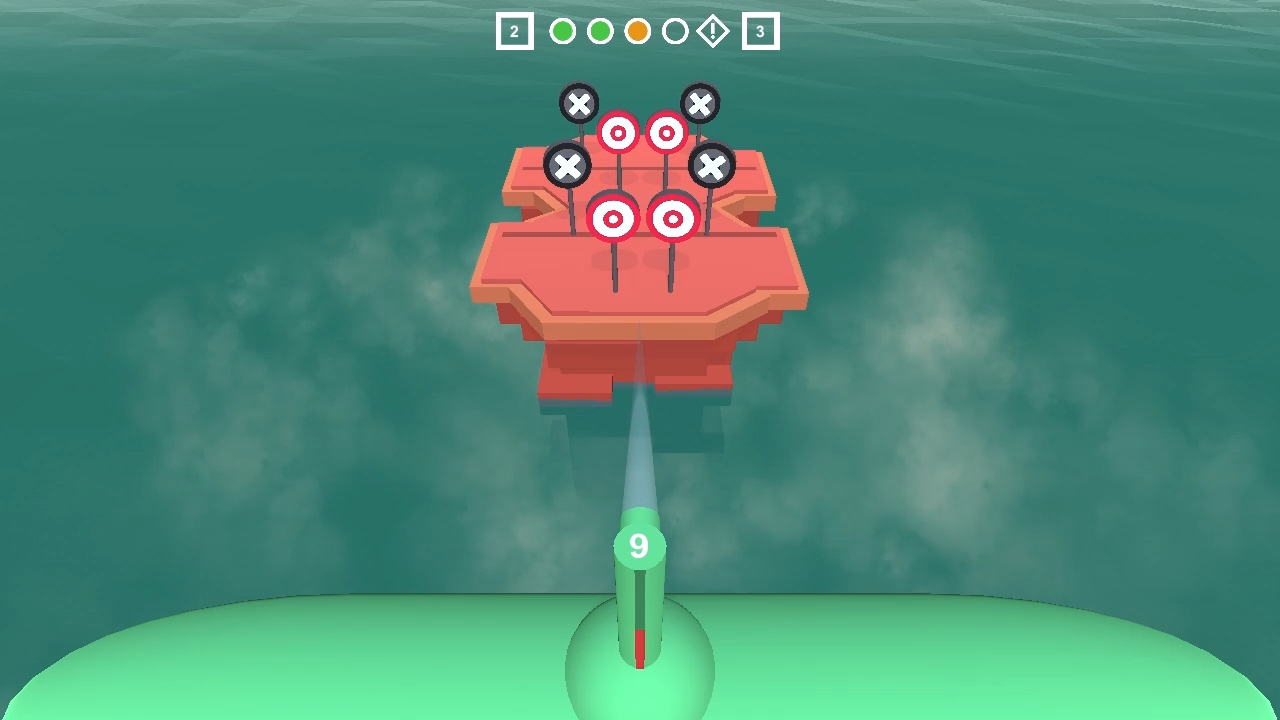Click the first filled green progress circle
The width and height of the screenshot is (1280, 720).
click(562, 31)
